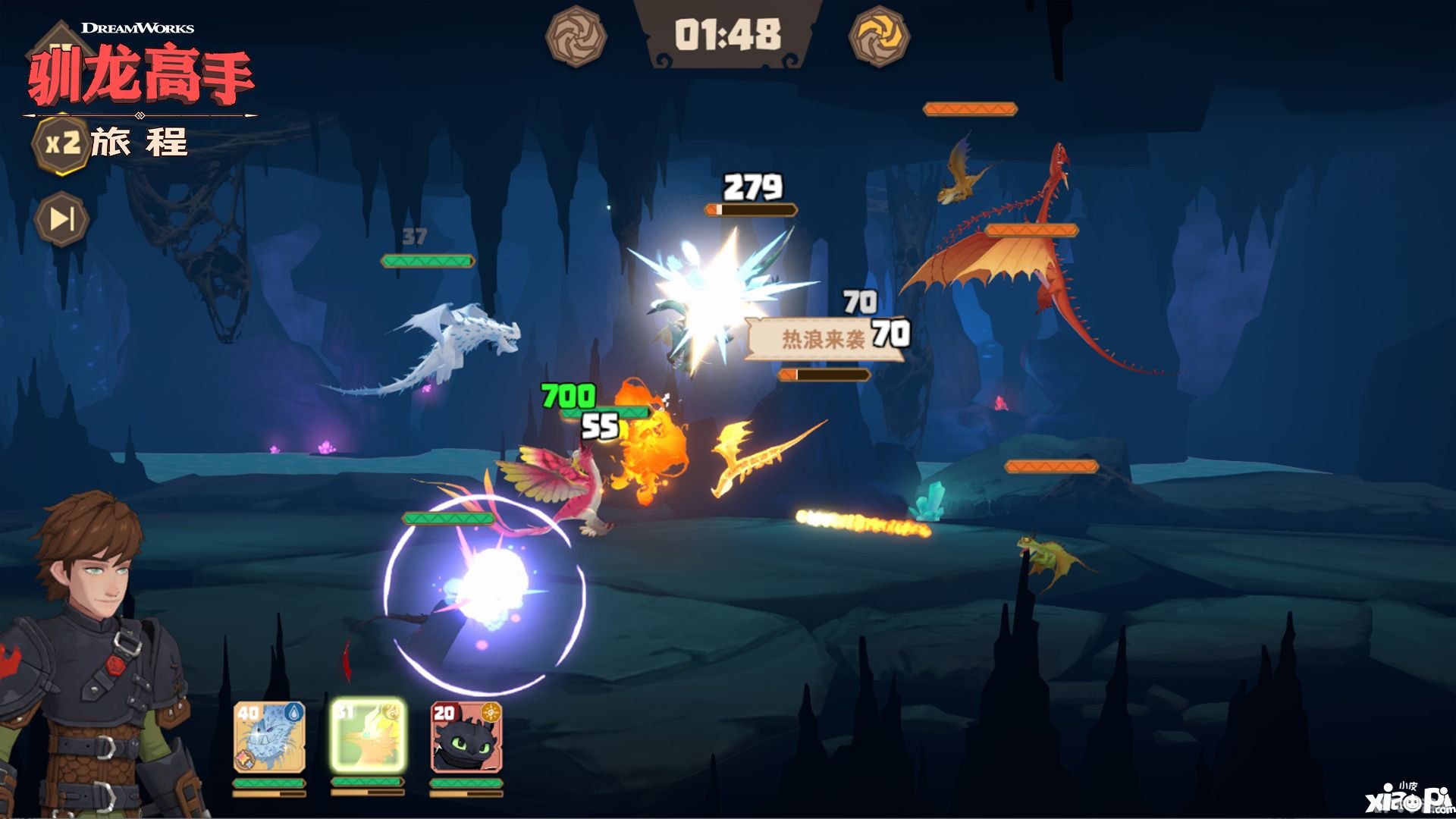Tap the brown swirl emblem left of timer
Viewport: 1456px width, 819px height.
click(x=576, y=36)
